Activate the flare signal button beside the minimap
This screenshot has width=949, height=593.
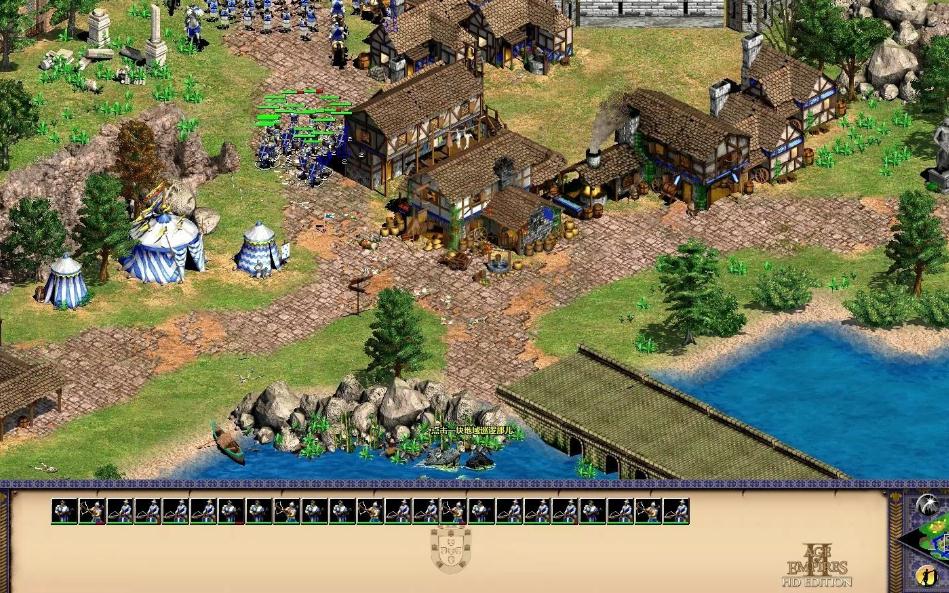(926, 504)
